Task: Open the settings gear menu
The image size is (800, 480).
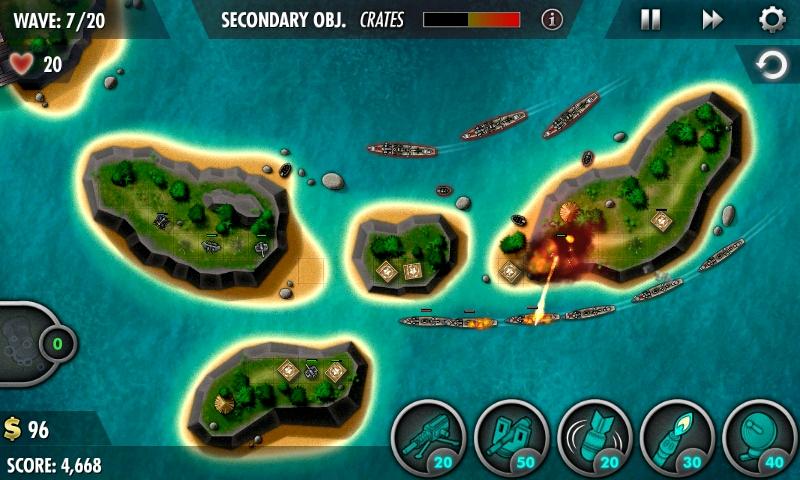Action: click(771, 19)
